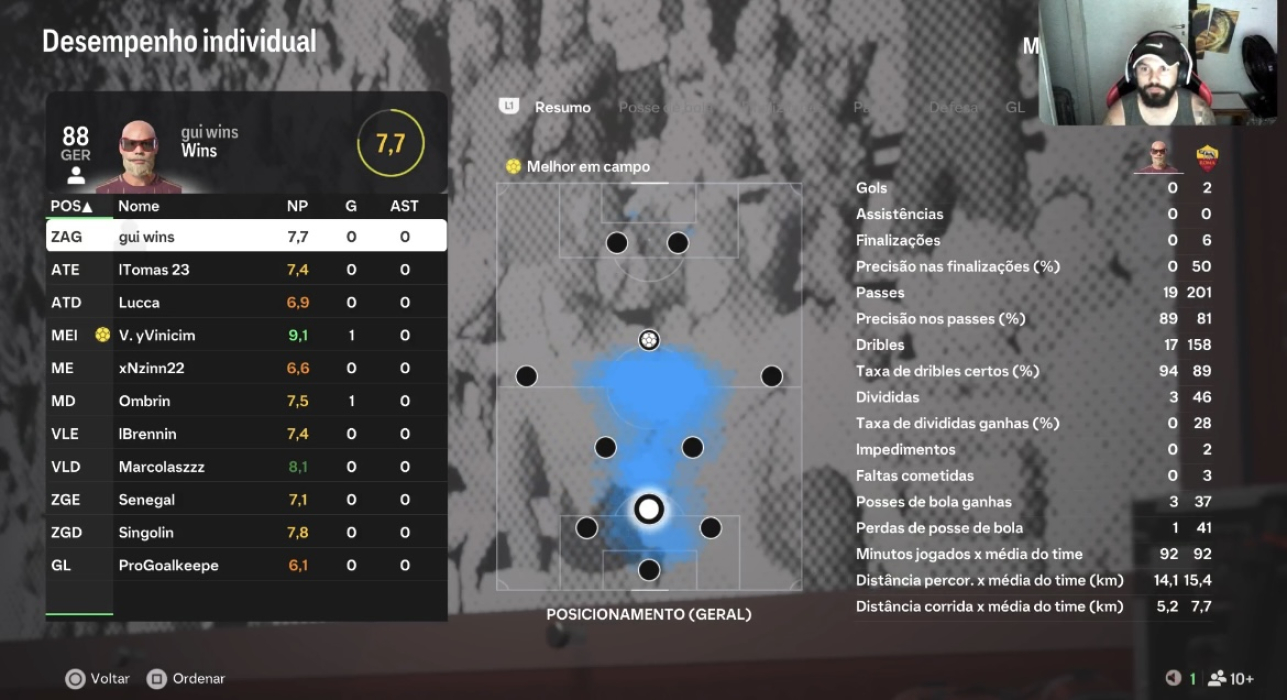1287x700 pixels.
Task: Click the streamer webcam overlay
Action: (1162, 62)
